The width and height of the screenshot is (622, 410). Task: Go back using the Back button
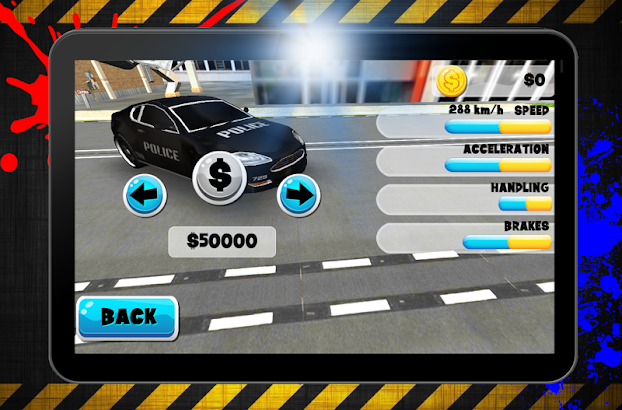[x=127, y=318]
